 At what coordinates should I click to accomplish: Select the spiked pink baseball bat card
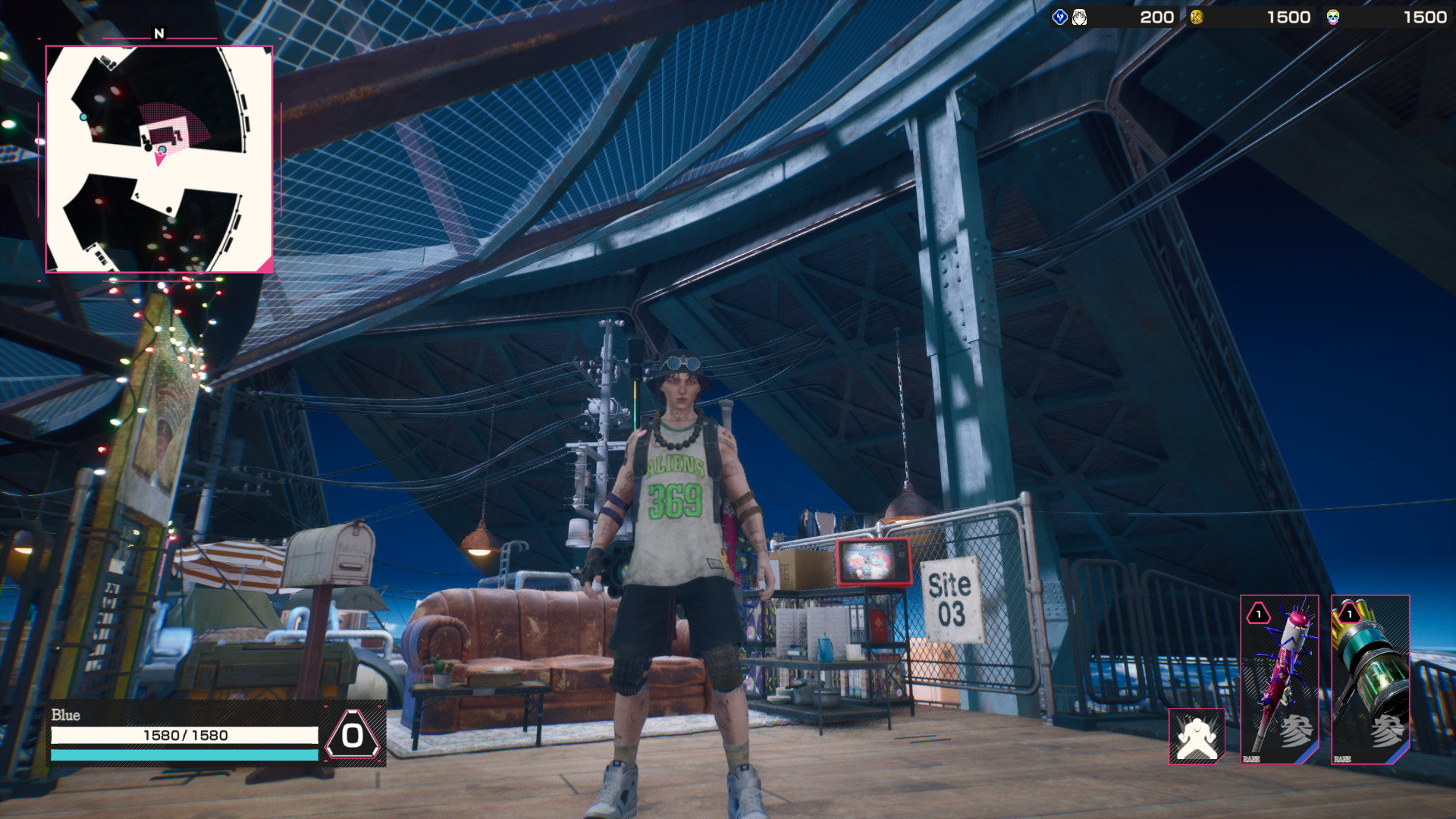pyautogui.click(x=1279, y=679)
